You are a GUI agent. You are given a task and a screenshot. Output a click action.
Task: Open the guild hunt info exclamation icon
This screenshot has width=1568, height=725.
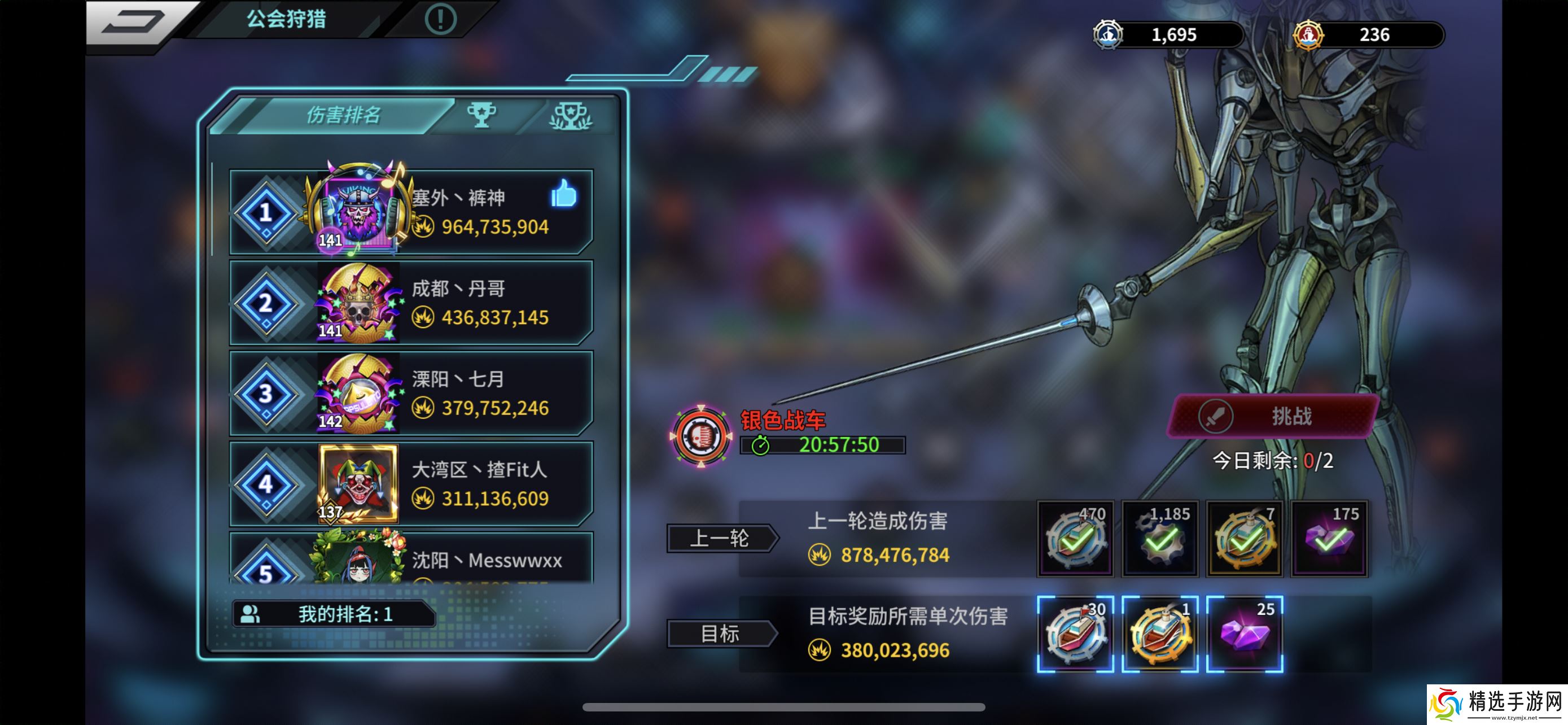tap(440, 19)
